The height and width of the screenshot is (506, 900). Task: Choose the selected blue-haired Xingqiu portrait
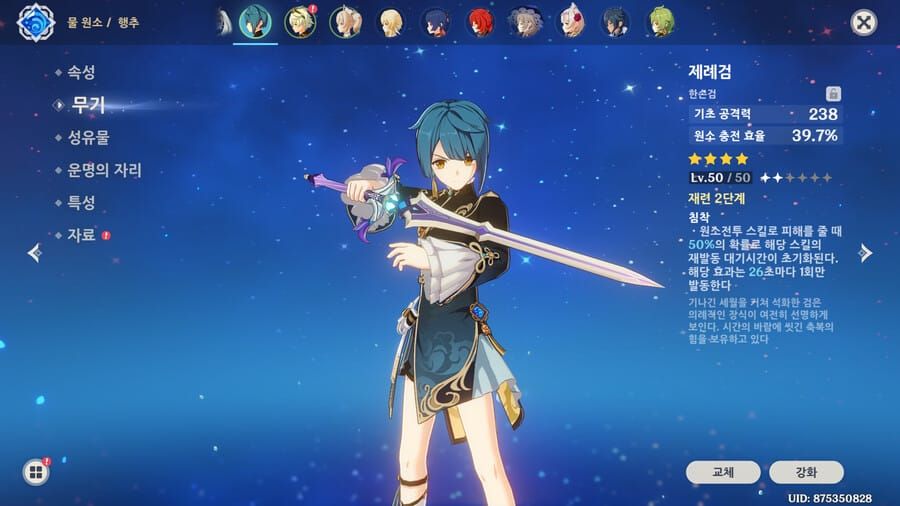point(255,22)
